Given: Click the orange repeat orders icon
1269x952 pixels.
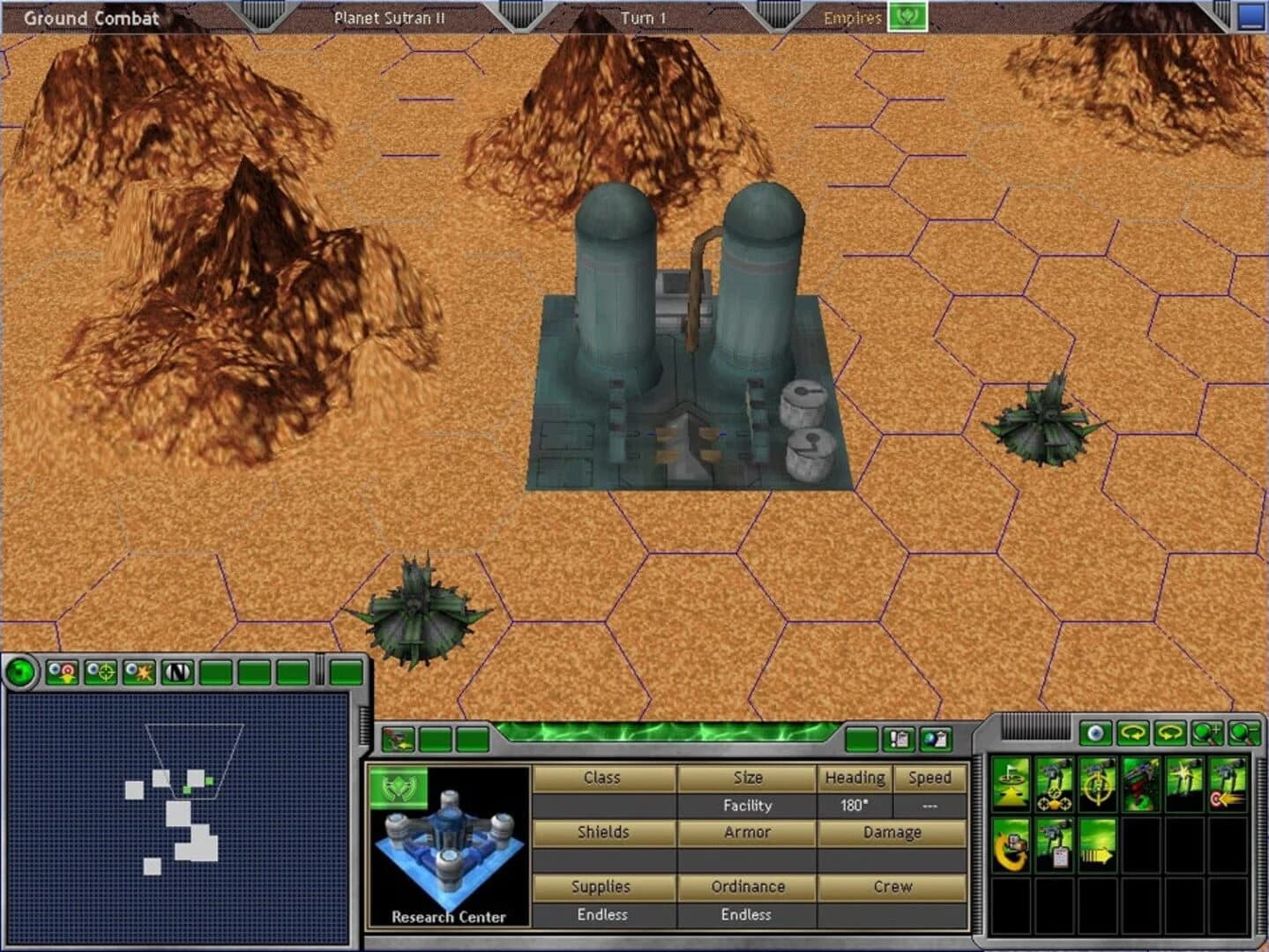Looking at the screenshot, I should tap(1010, 844).
